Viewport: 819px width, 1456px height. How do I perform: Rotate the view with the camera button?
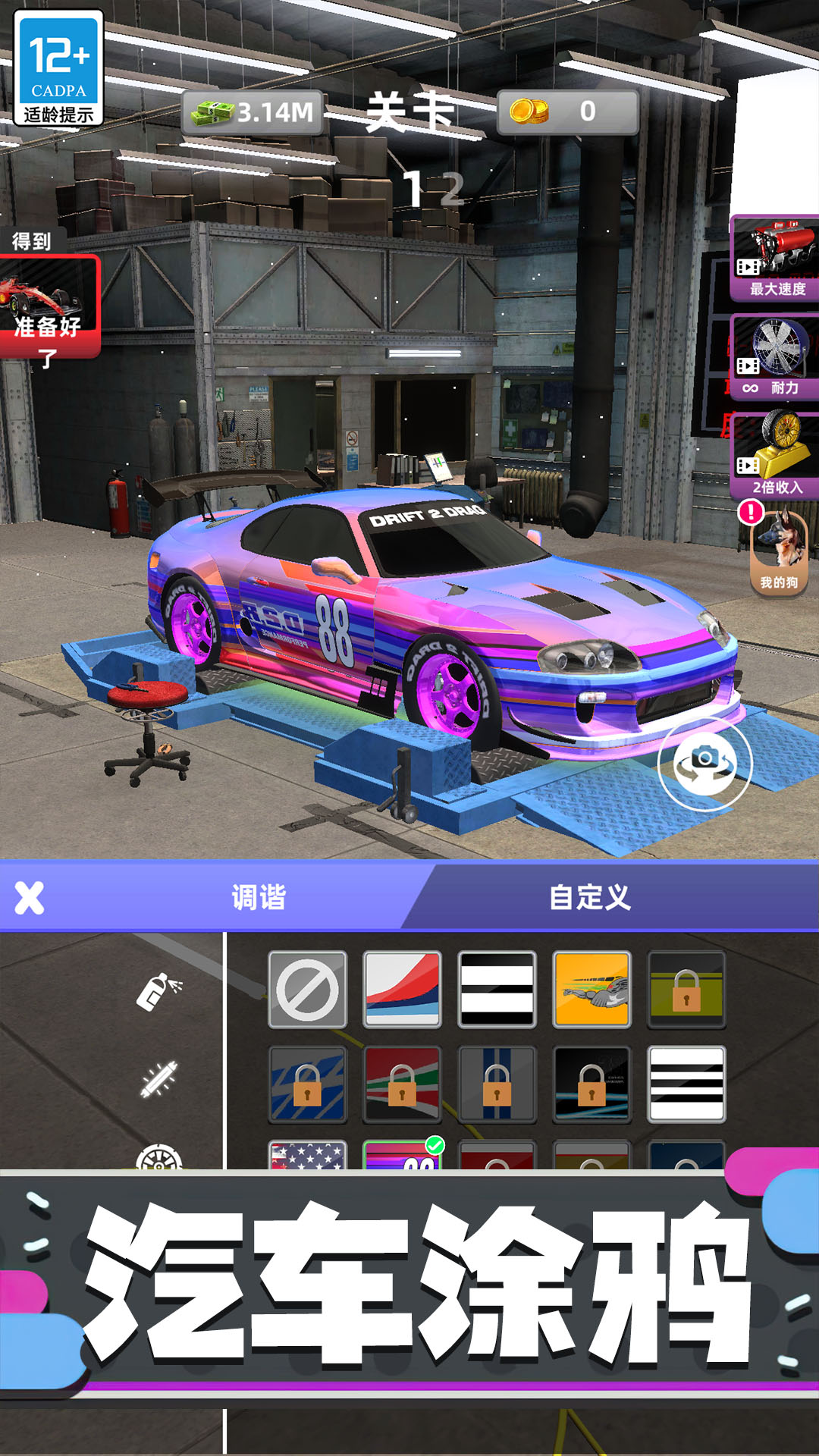(705, 763)
